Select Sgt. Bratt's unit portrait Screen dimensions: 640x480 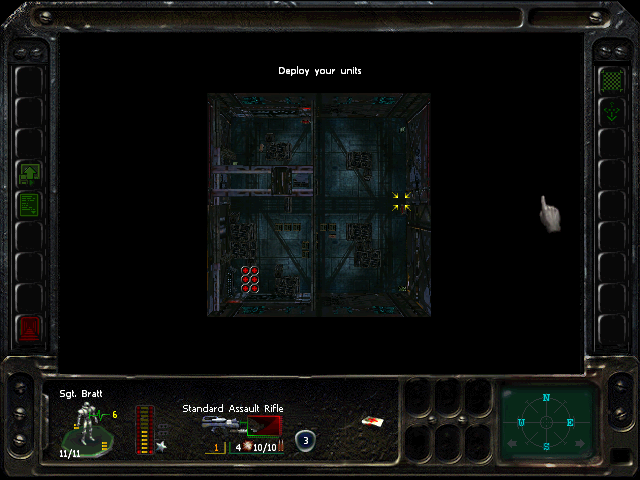(88, 427)
